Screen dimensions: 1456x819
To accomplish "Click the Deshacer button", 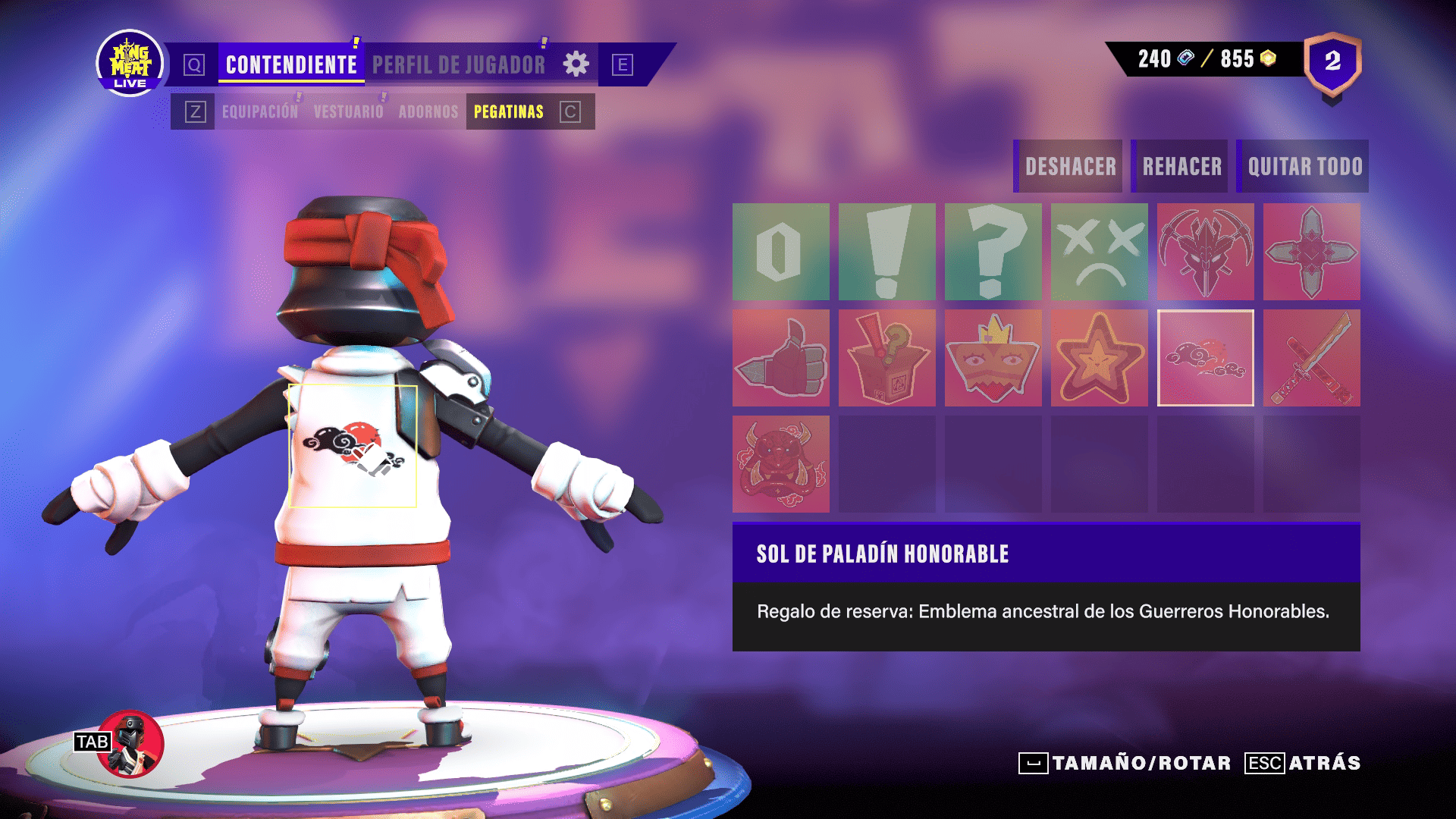I will coord(1069,166).
